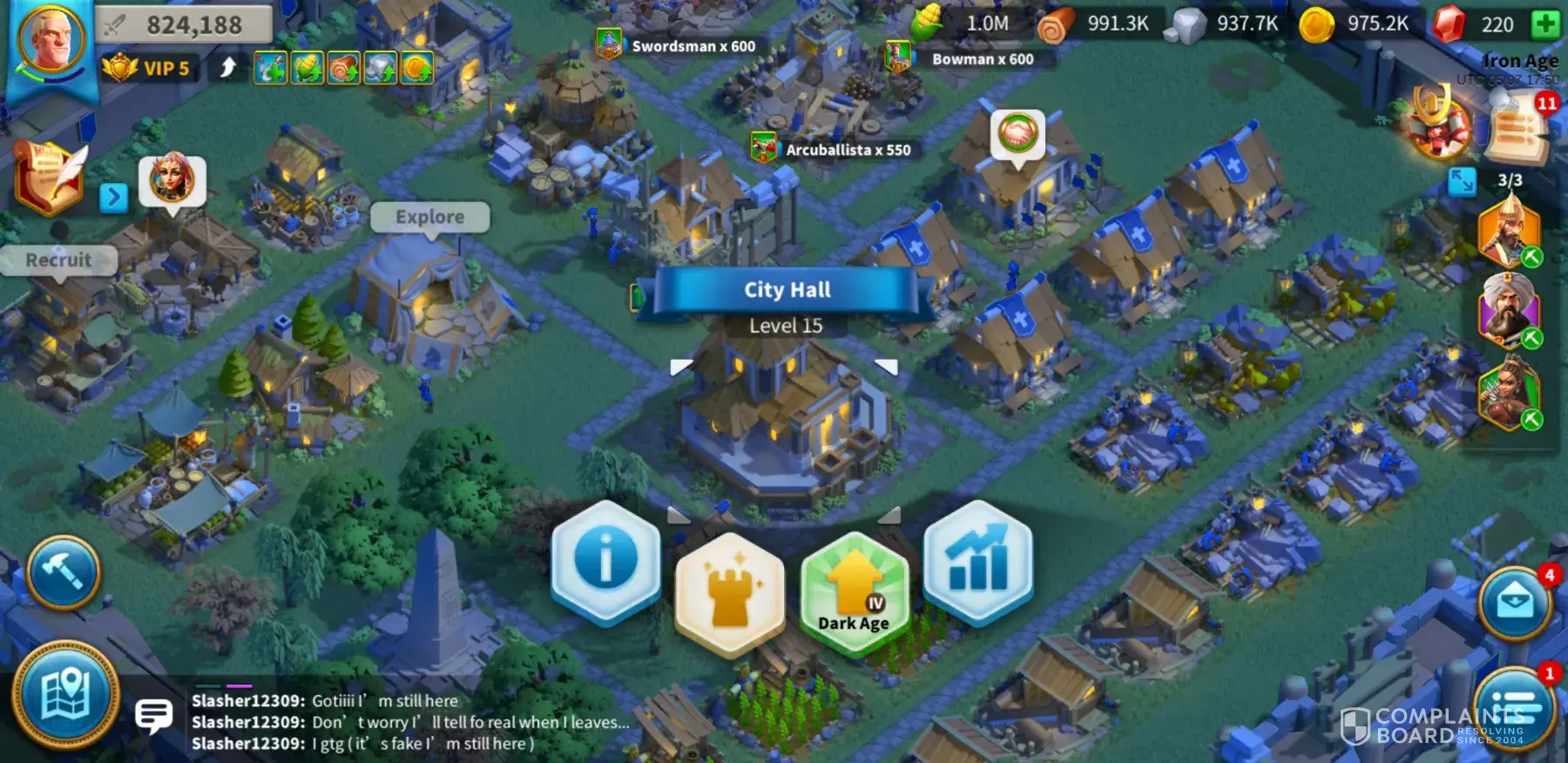Image resolution: width=1568 pixels, height=763 pixels.
Task: Open the mail envelope inbox
Action: [x=1515, y=603]
